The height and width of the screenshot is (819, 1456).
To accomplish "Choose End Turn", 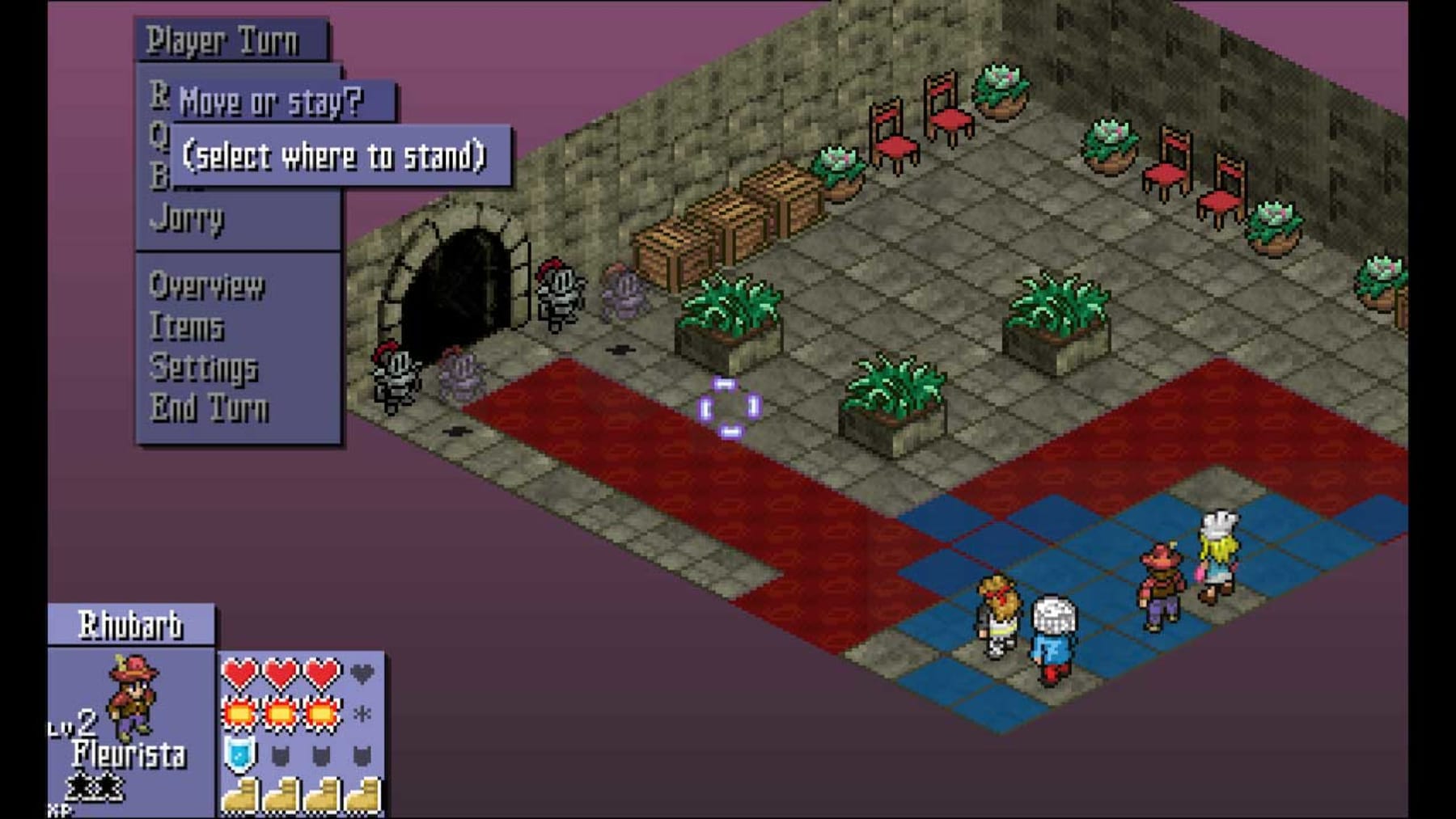I will (210, 409).
